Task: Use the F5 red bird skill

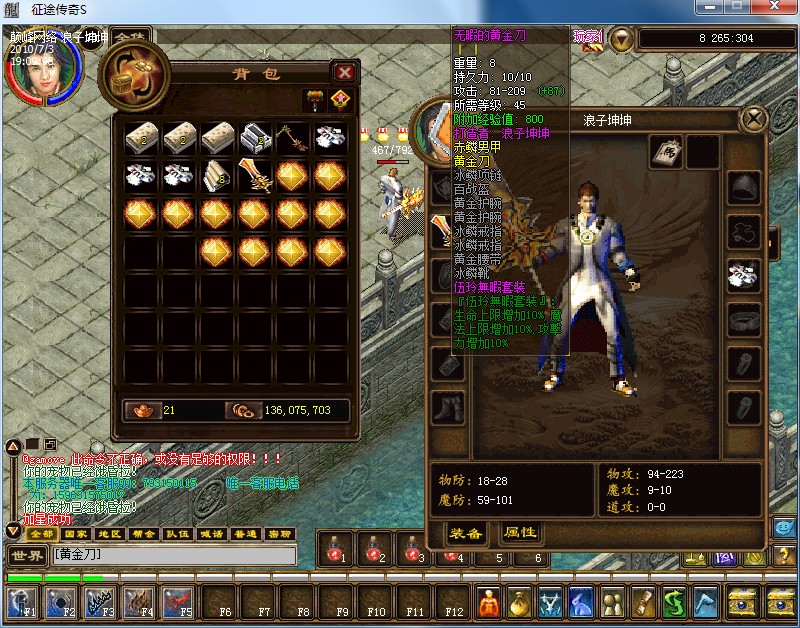Action: click(x=178, y=601)
